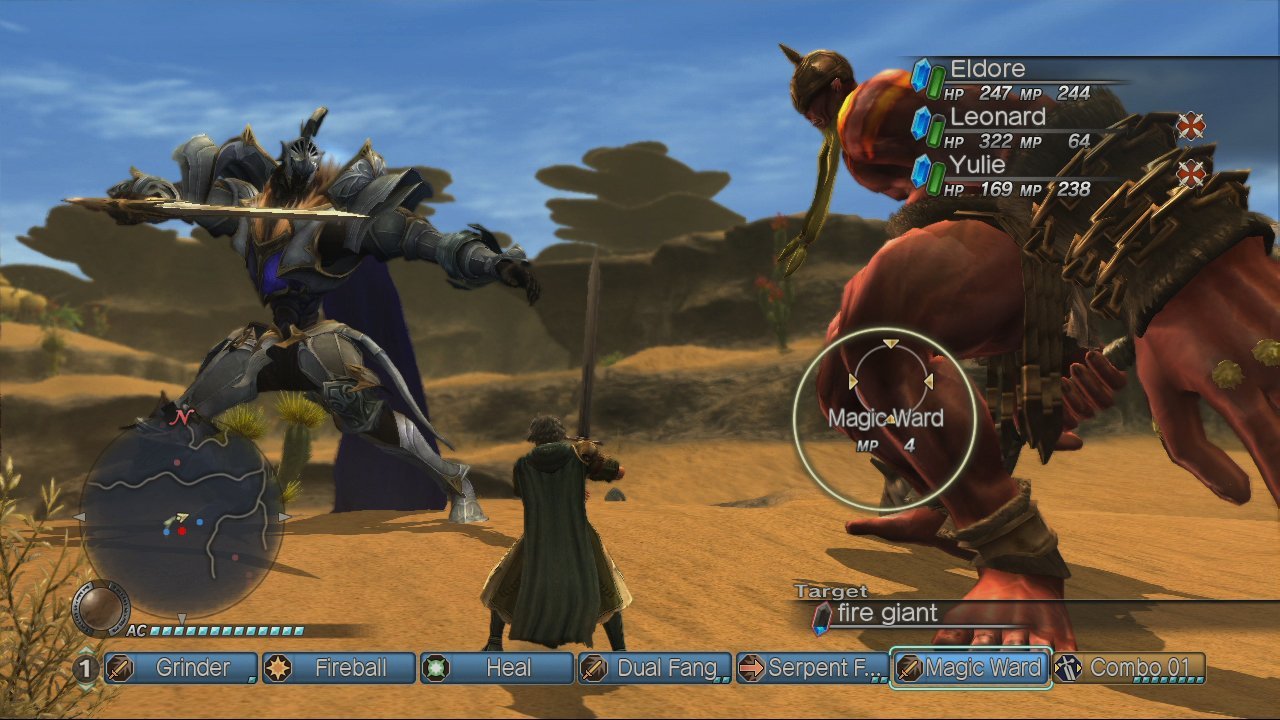Activate the Heal spell icon
This screenshot has width=1280, height=720.
(x=433, y=668)
